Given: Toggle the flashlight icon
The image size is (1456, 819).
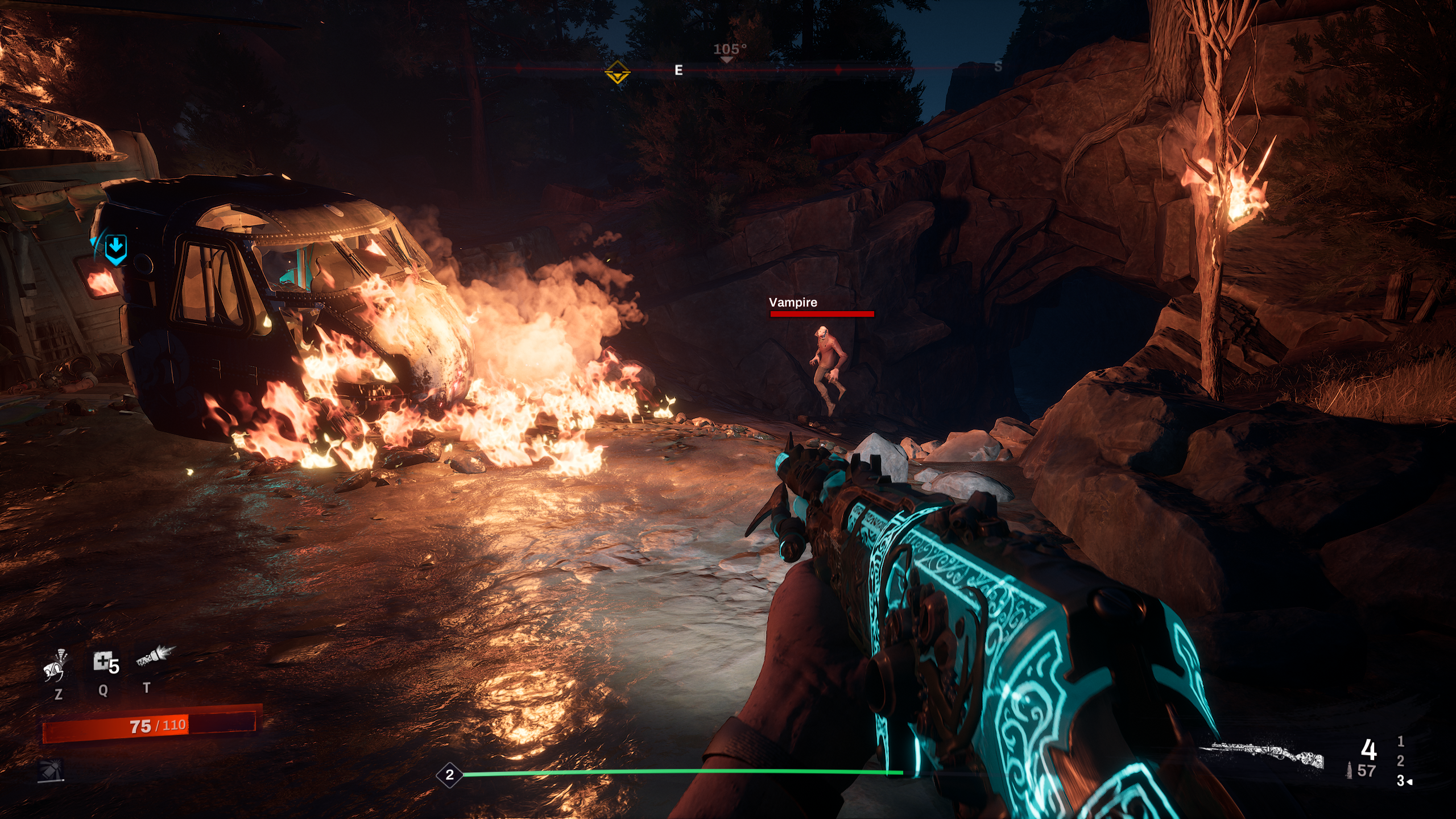Looking at the screenshot, I should pyautogui.click(x=155, y=657).
